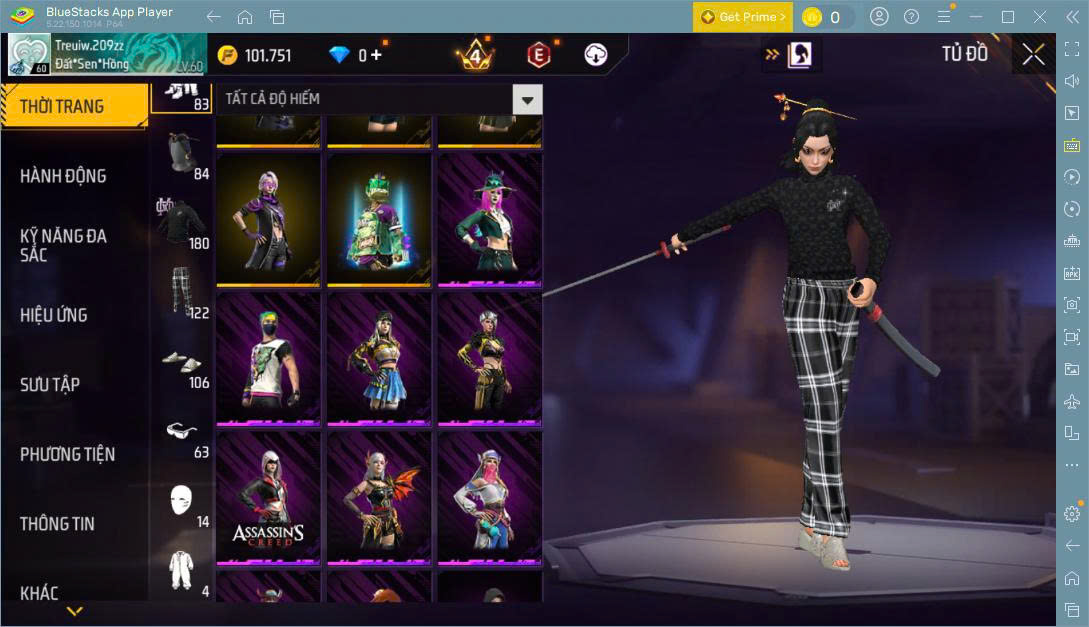Click the BlueStacks Get Prime button
The height and width of the screenshot is (627, 1089).
click(x=743, y=17)
